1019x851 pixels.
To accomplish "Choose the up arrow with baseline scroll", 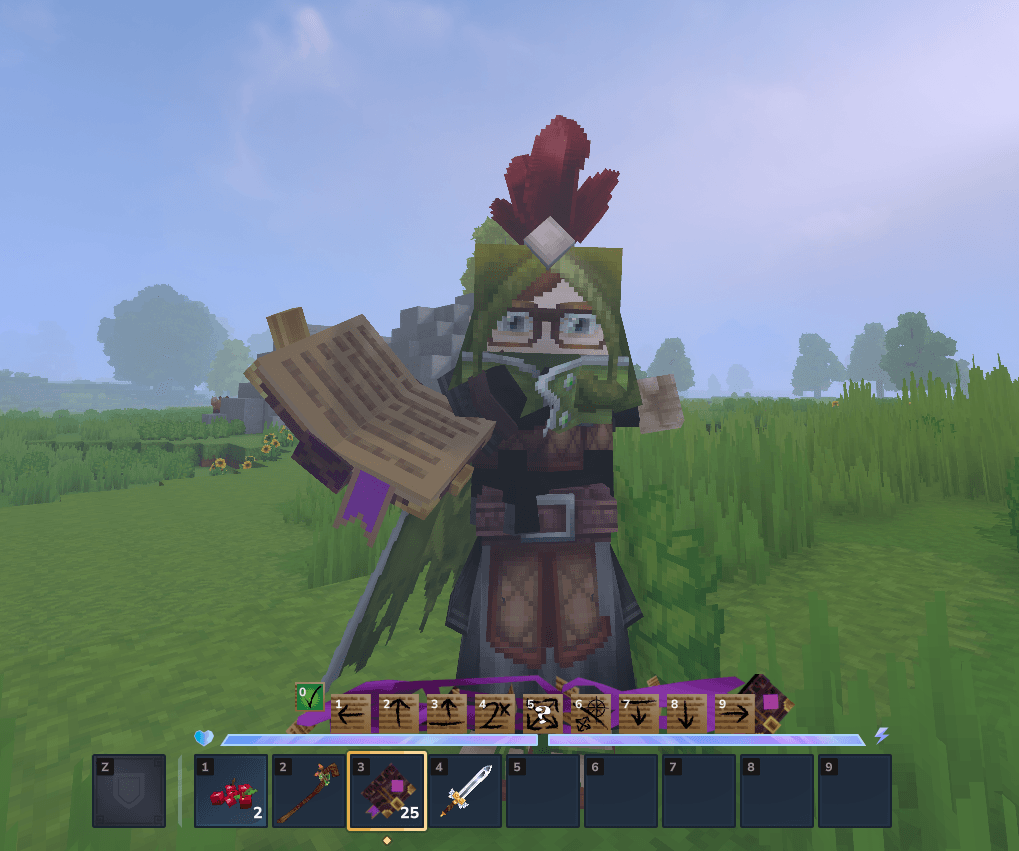I will (447, 713).
